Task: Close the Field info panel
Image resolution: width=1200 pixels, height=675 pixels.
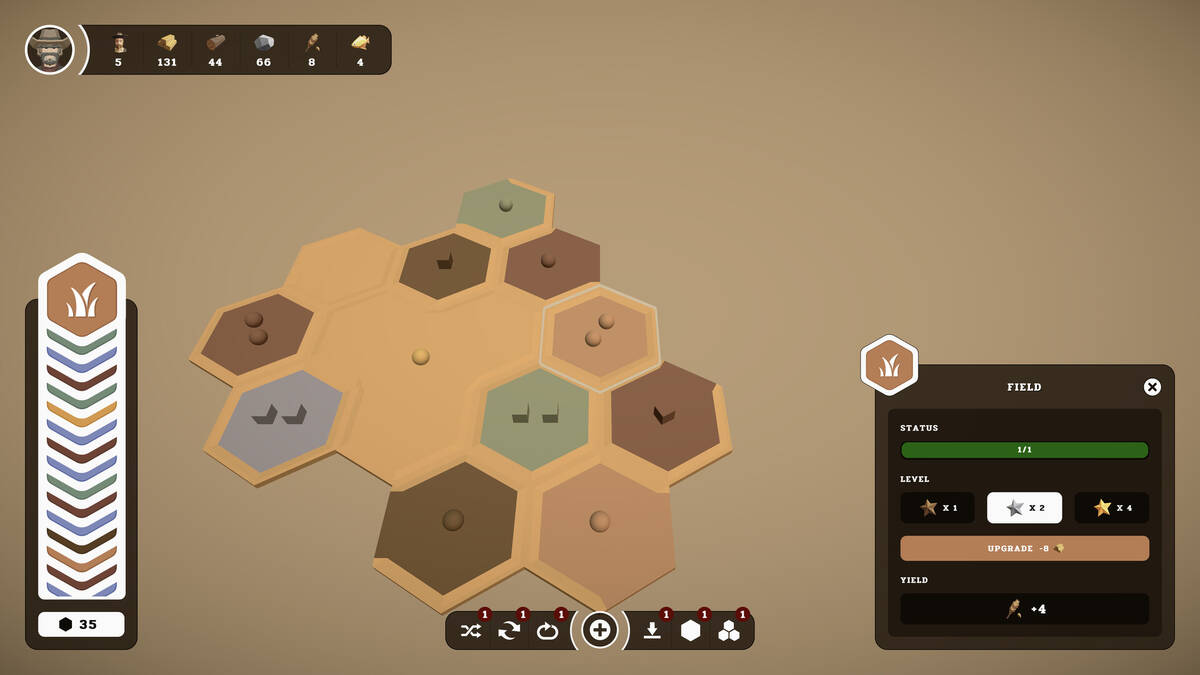Action: coord(1152,387)
